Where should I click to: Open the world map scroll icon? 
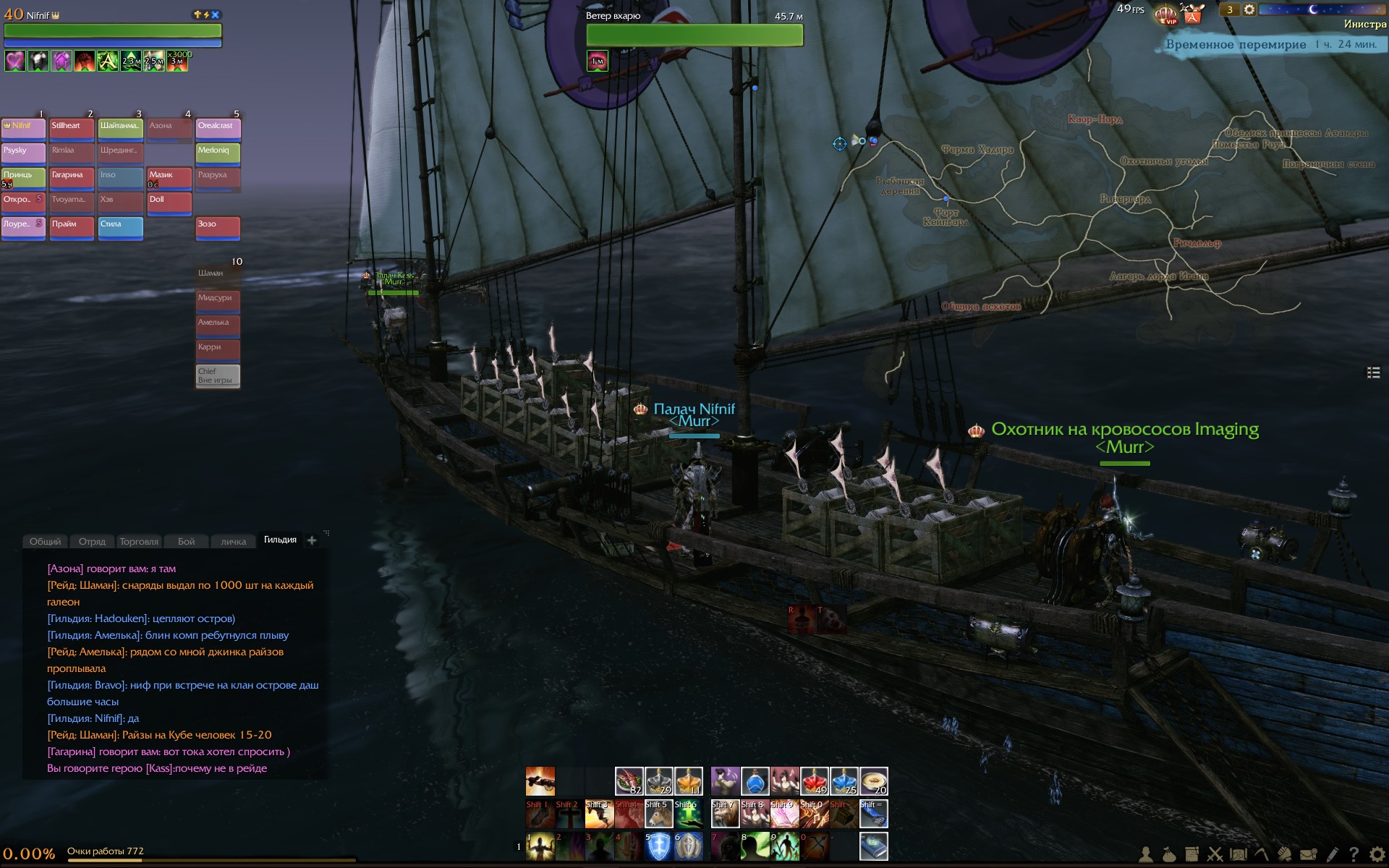pos(1239,855)
